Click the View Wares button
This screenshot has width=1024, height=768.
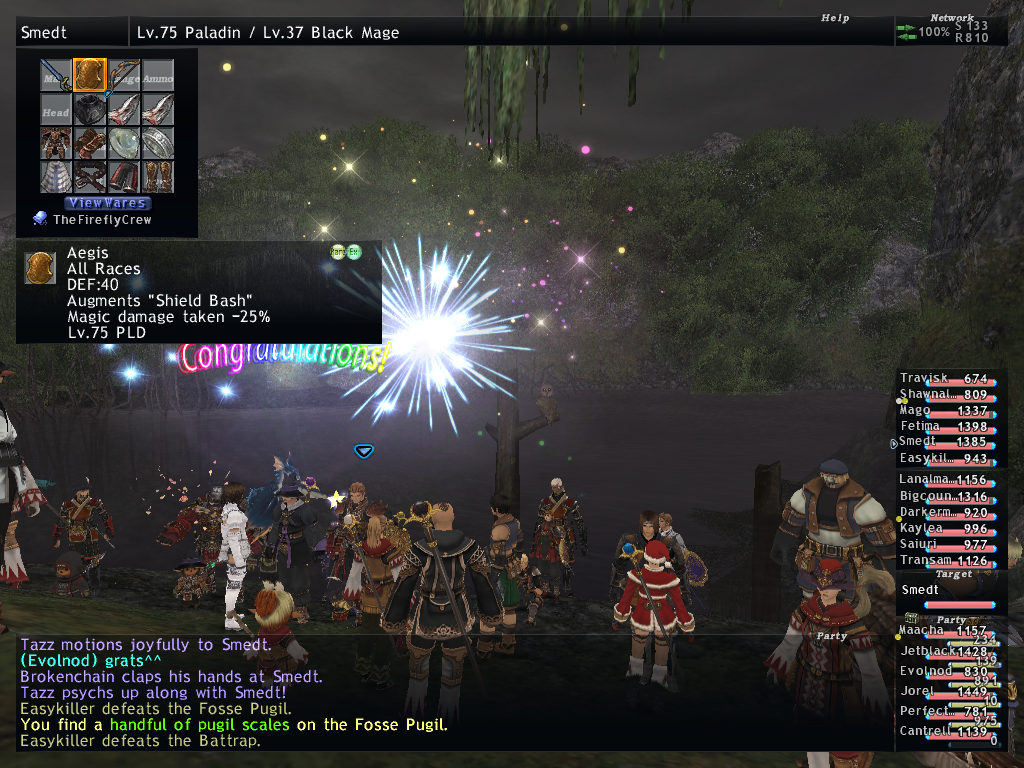(x=108, y=203)
